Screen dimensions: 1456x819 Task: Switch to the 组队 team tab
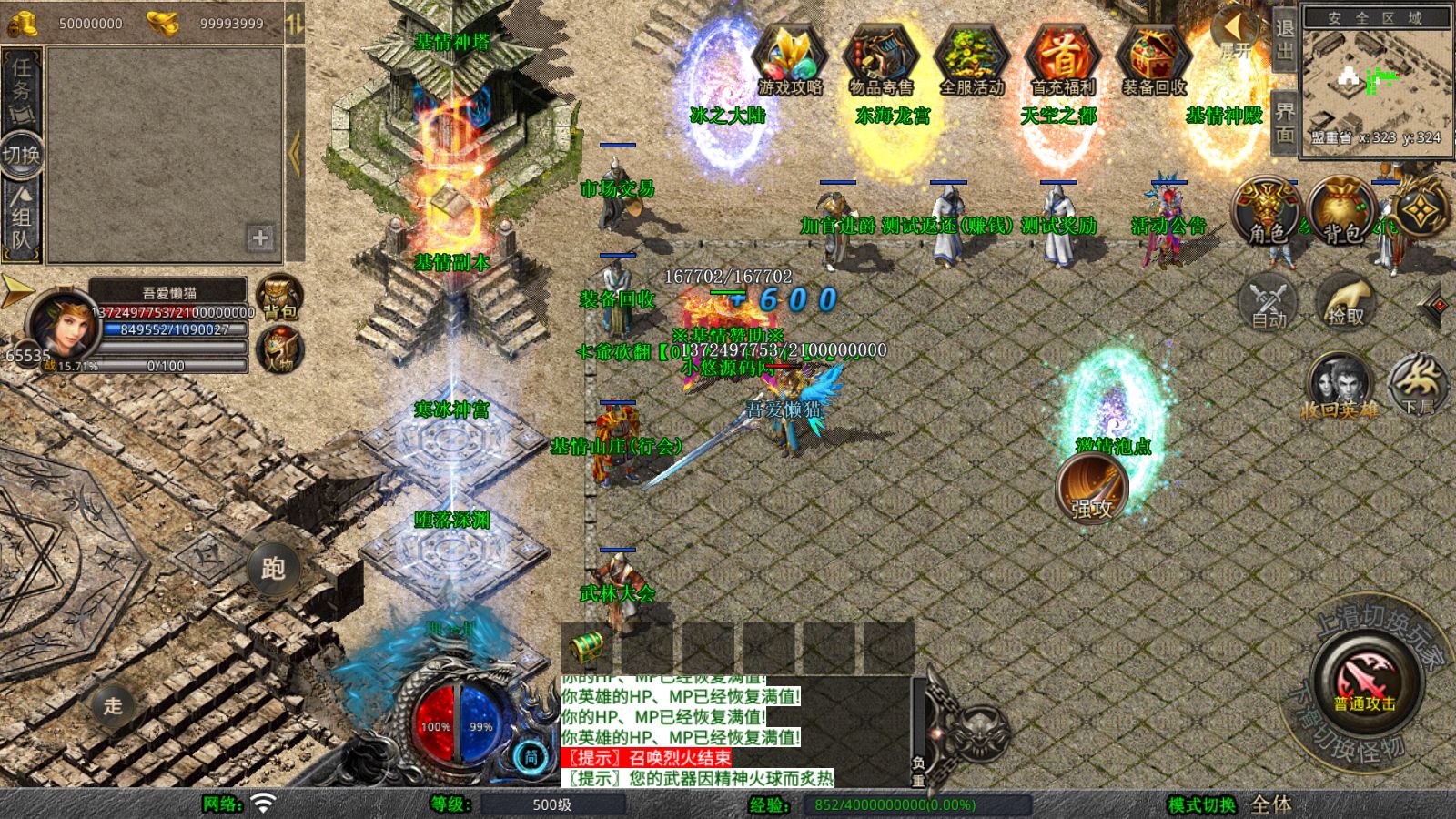[x=21, y=217]
